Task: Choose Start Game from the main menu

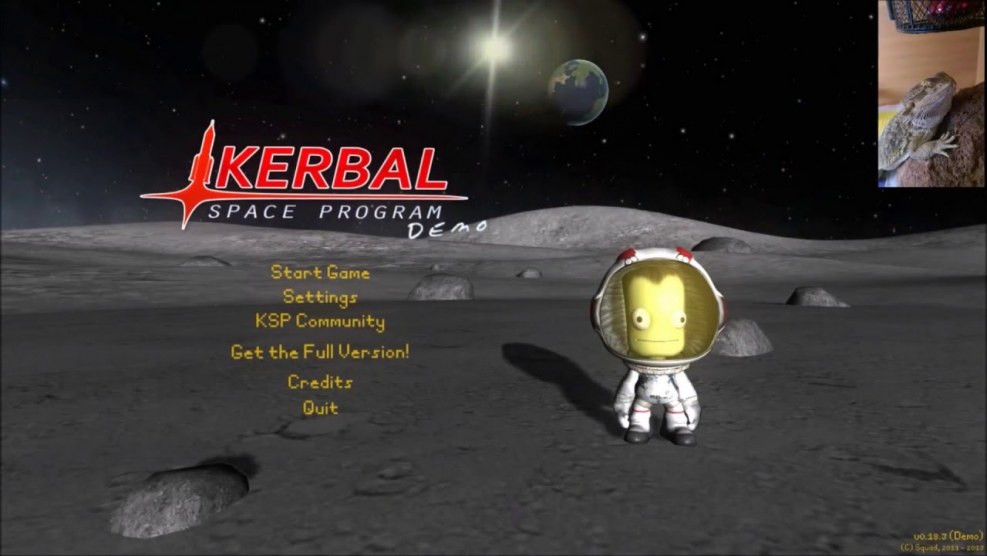Action: (320, 273)
